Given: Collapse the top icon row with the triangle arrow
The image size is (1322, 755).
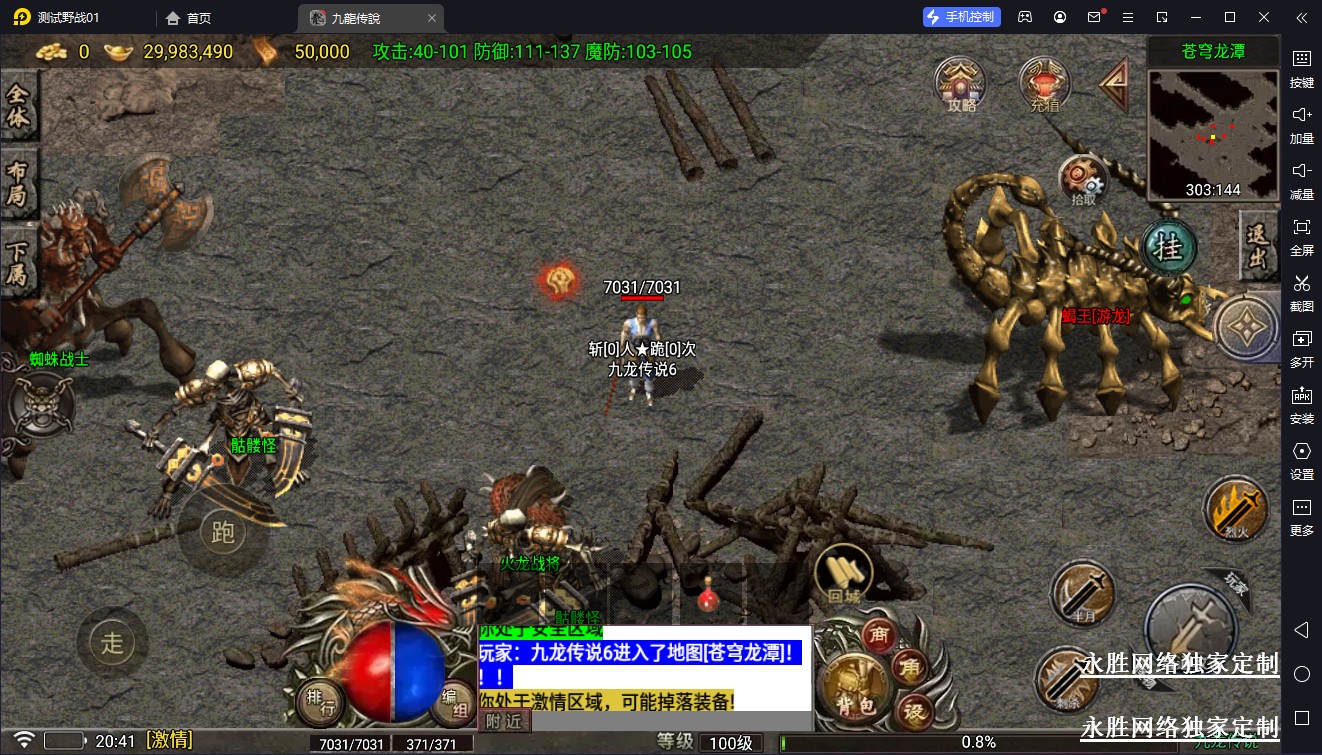Looking at the screenshot, I should [1114, 85].
